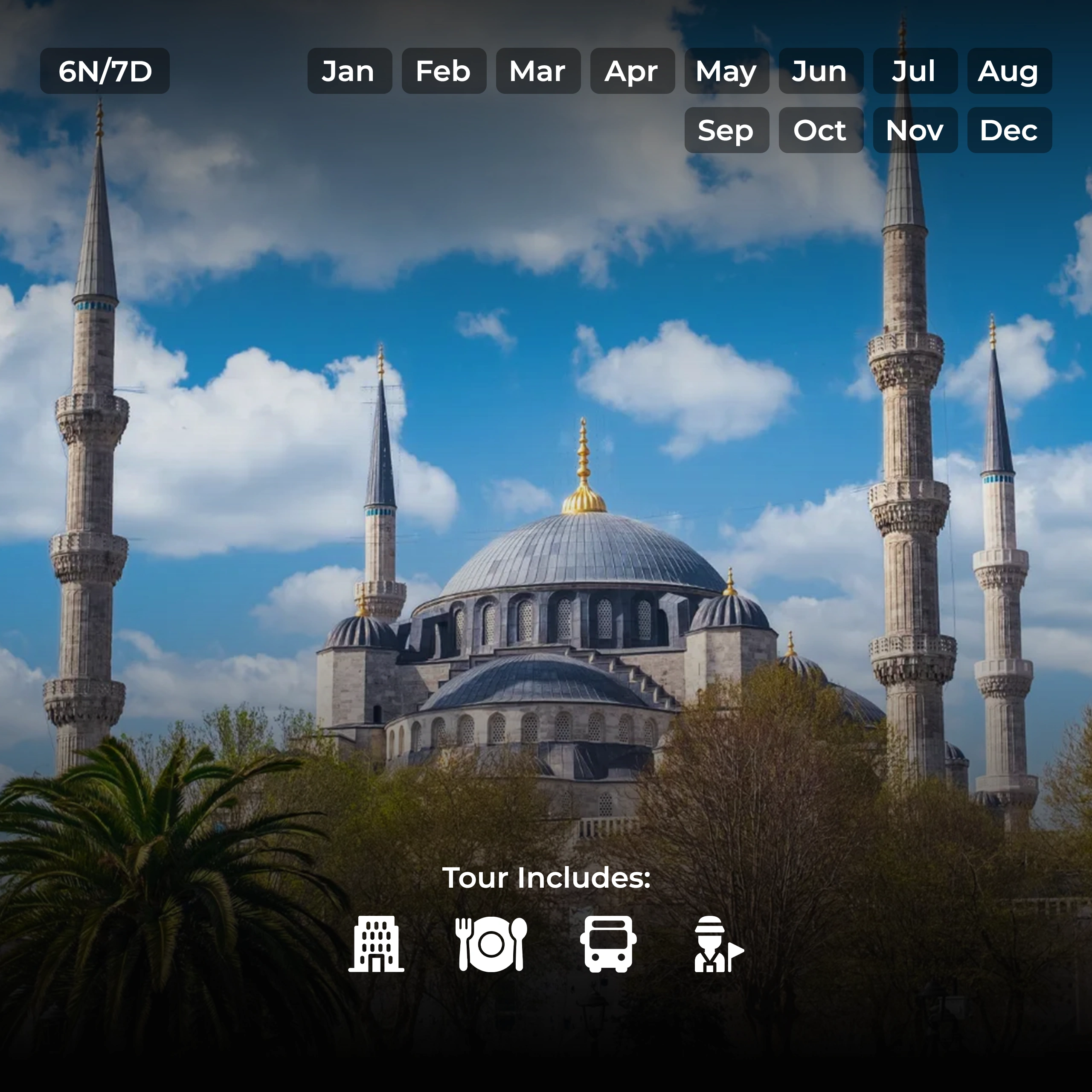Select the meals plate icon
The width and height of the screenshot is (1092, 1092).
pos(491,944)
